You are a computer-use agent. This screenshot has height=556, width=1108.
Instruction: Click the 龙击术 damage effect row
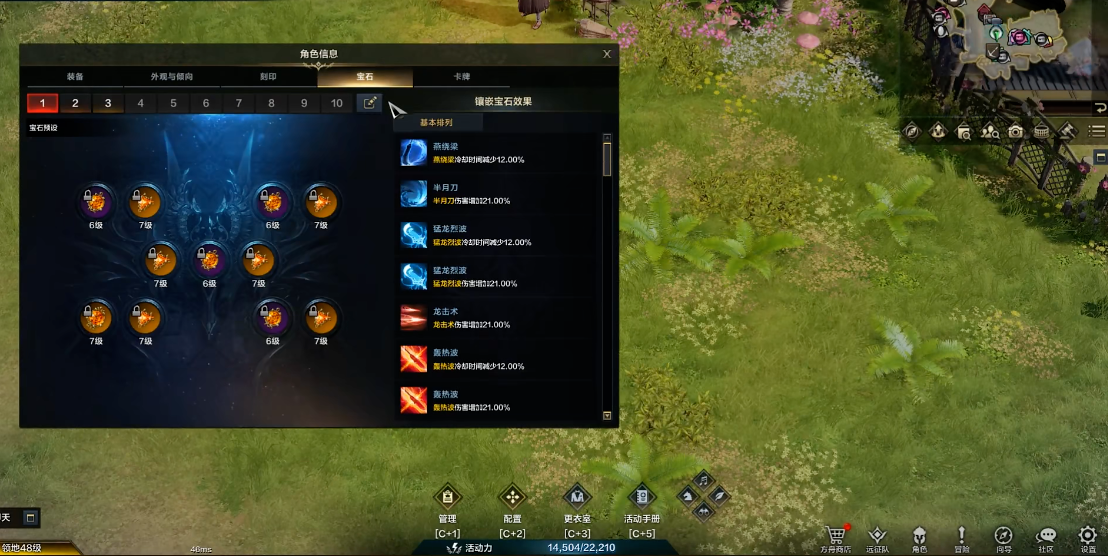pyautogui.click(x=500, y=318)
